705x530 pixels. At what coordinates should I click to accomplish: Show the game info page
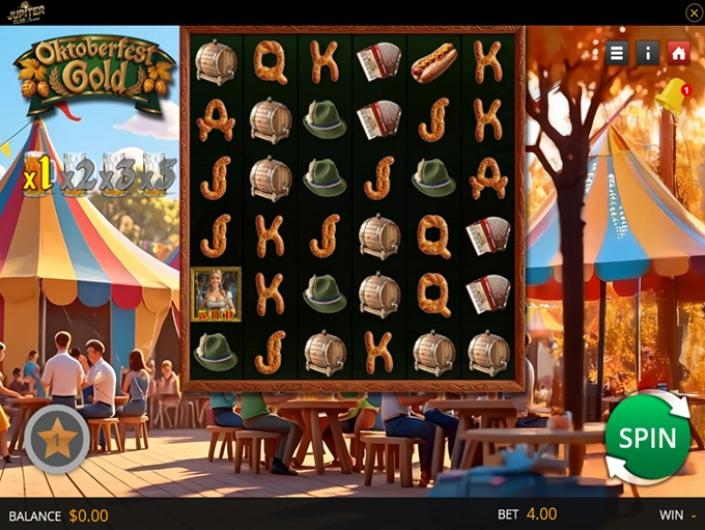648,53
